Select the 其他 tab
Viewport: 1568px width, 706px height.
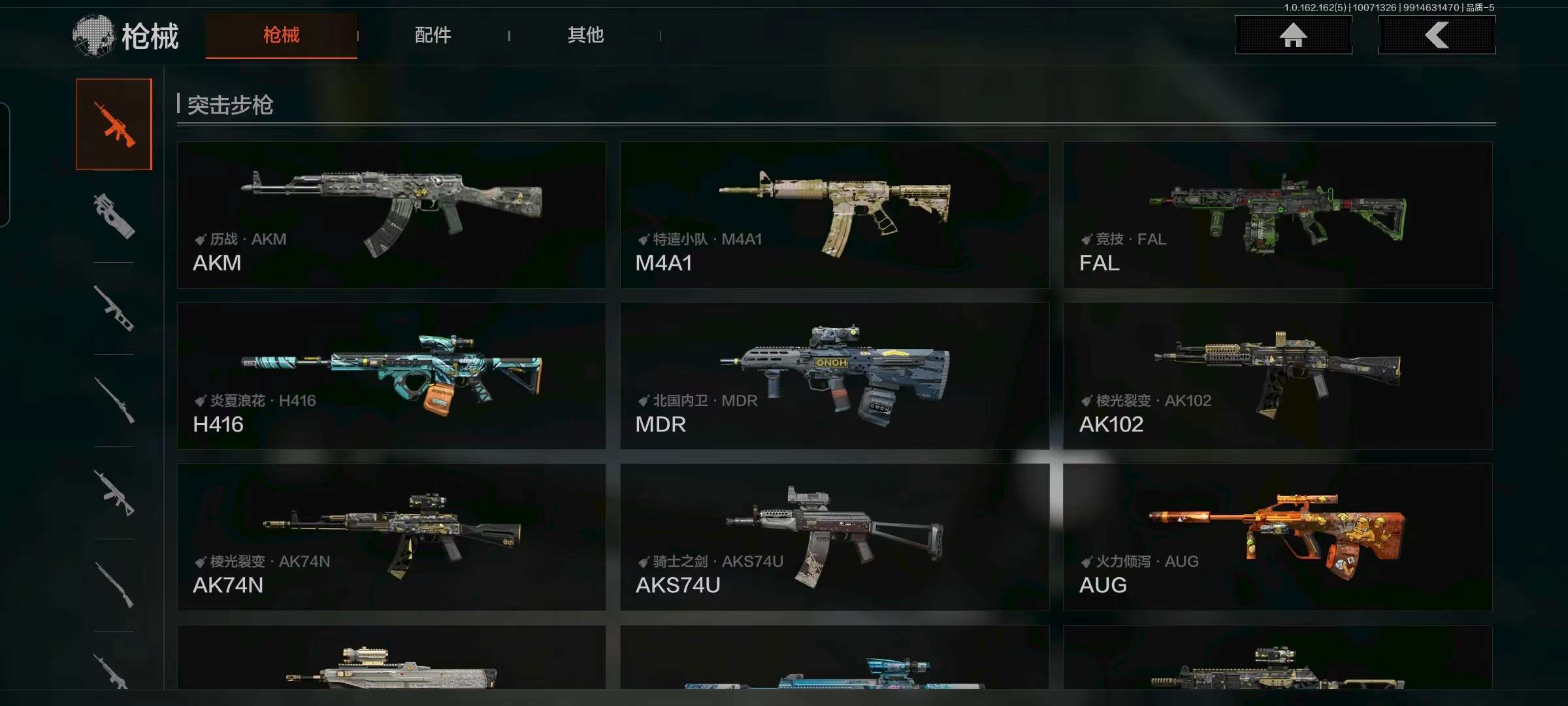click(x=585, y=35)
